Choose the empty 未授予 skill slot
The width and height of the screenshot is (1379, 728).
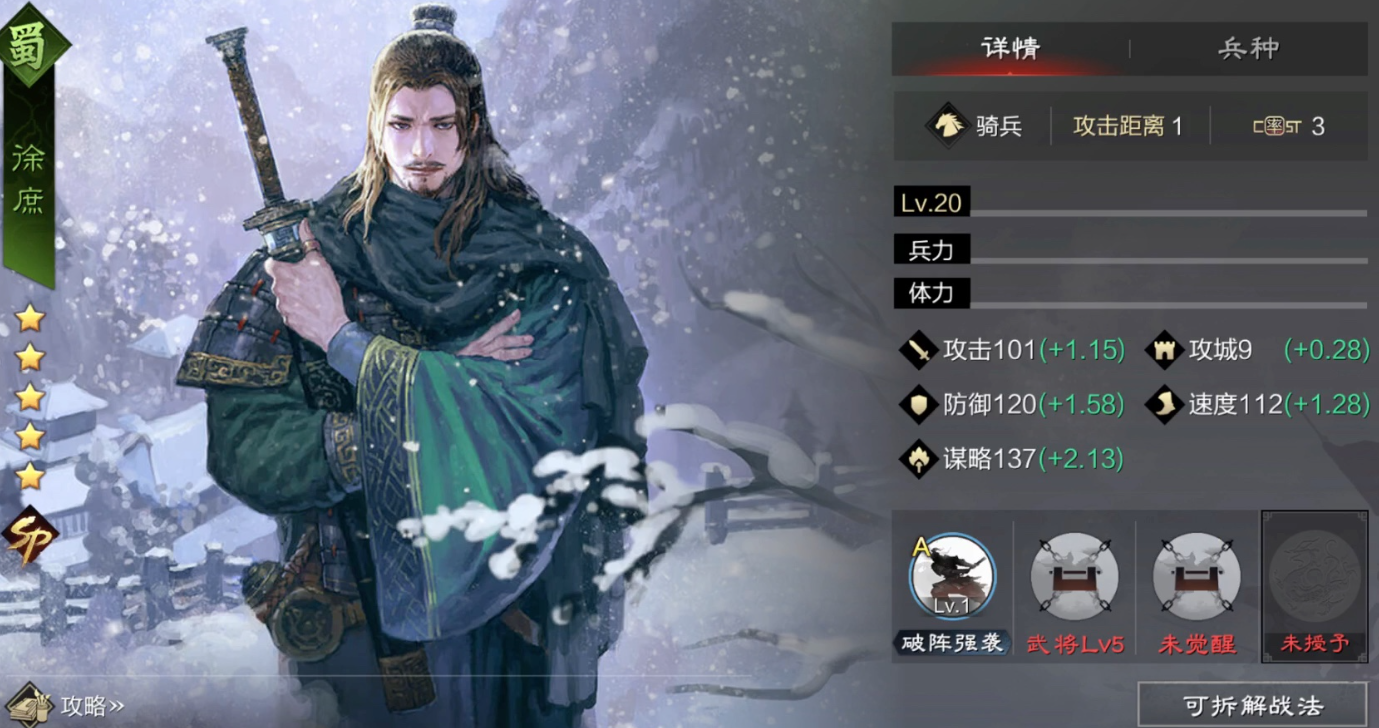pos(1314,577)
